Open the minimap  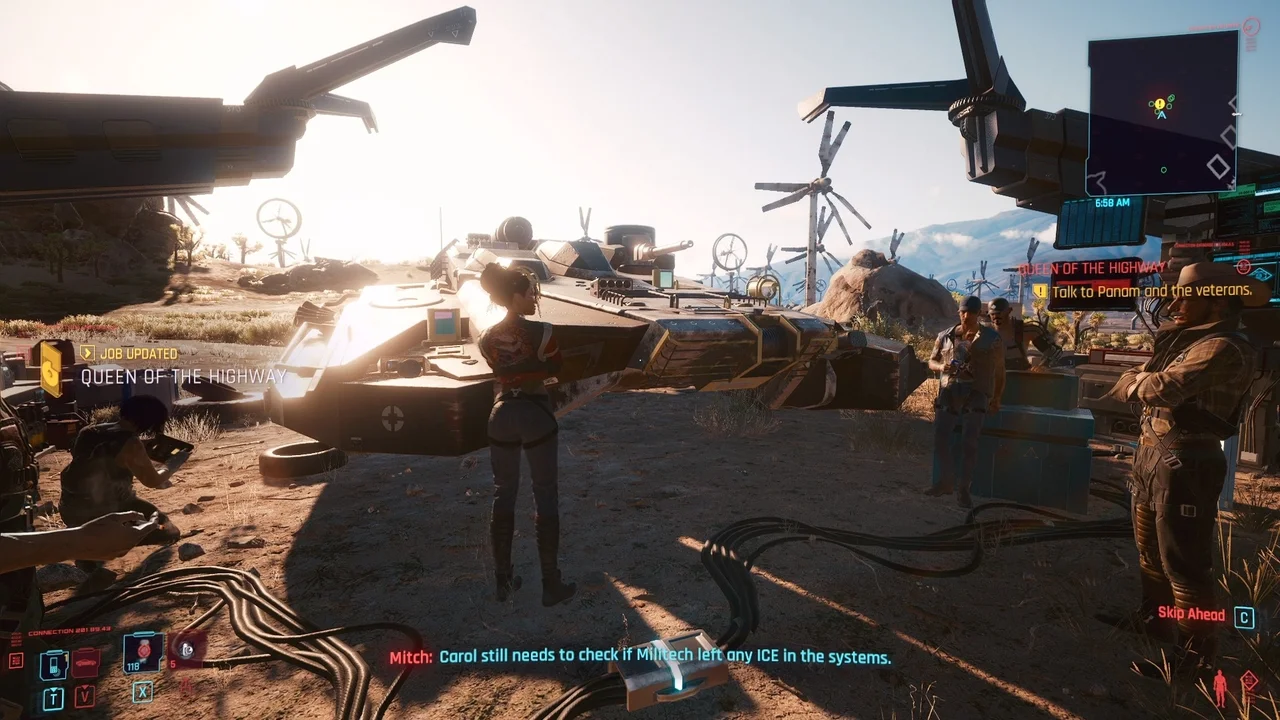tap(1162, 112)
